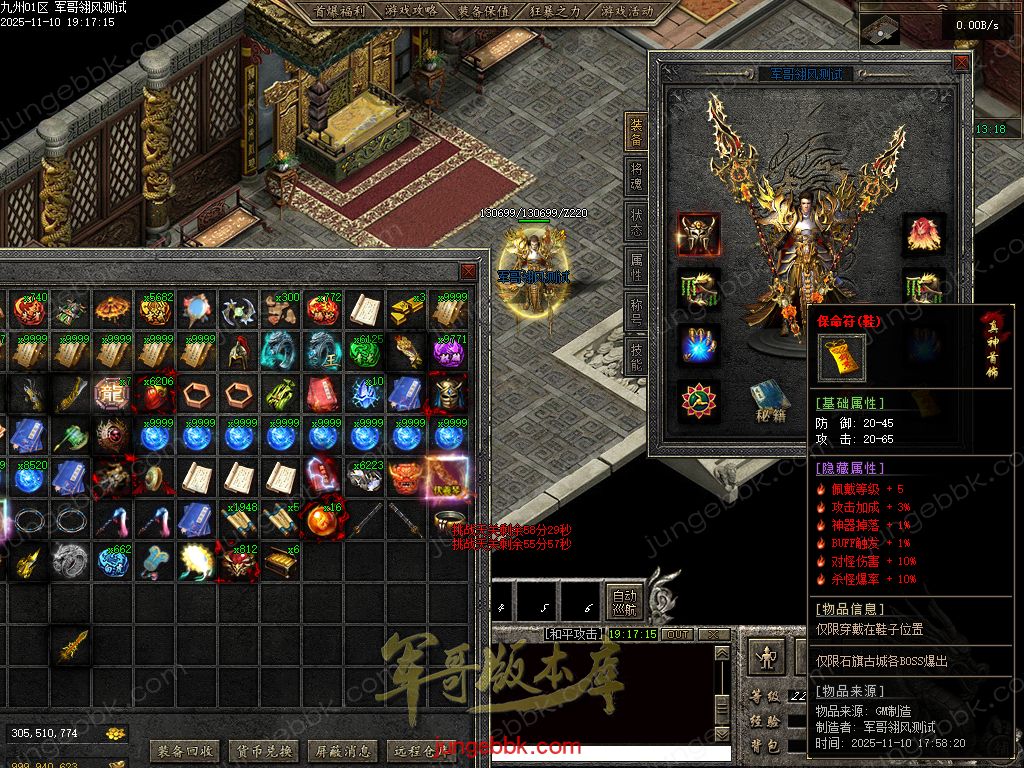Open the 游戏攻略 guide menu

[x=410, y=12]
